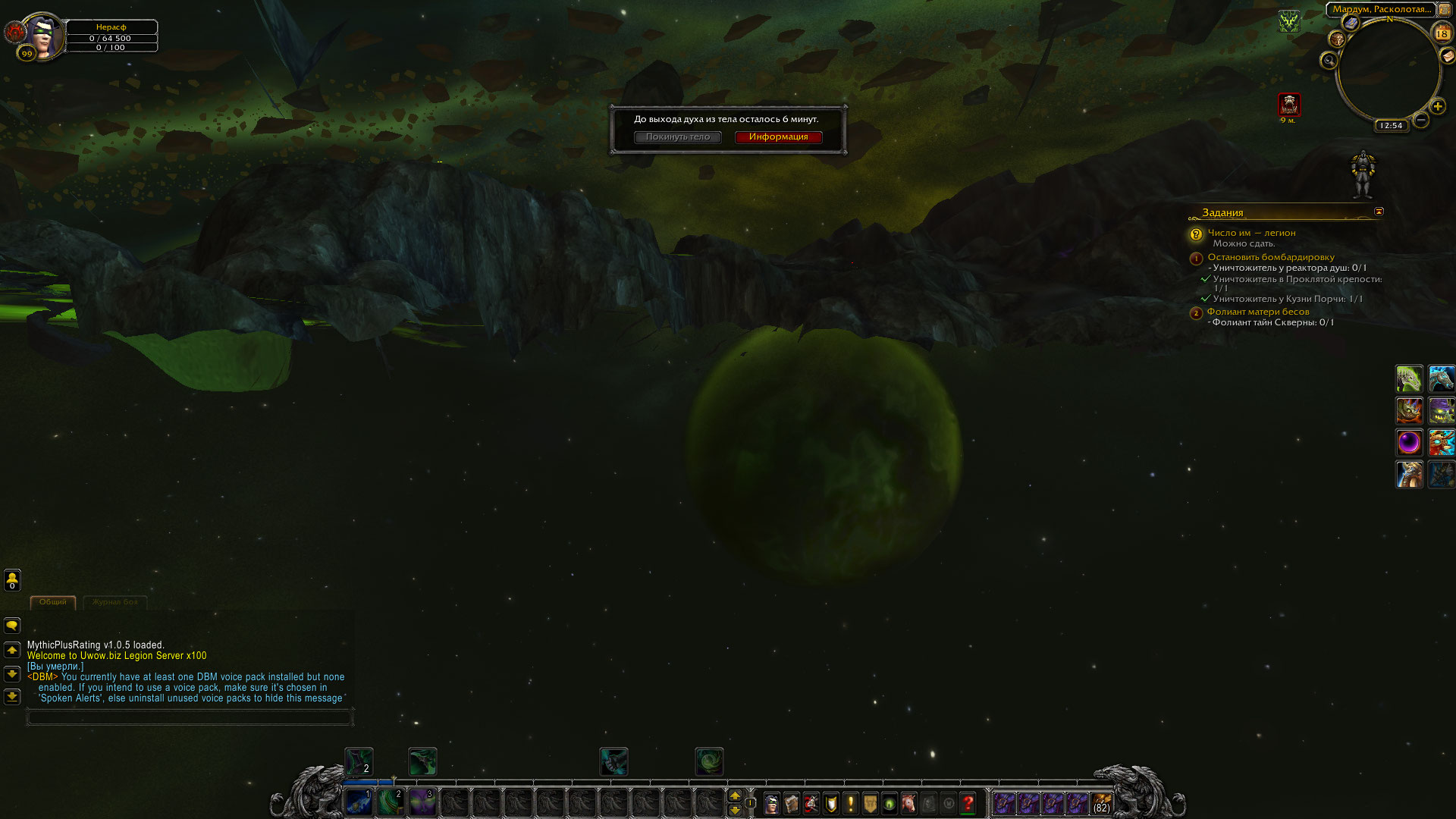Collapse the Задания quest tracker
The image size is (1456, 819).
coord(1379,212)
